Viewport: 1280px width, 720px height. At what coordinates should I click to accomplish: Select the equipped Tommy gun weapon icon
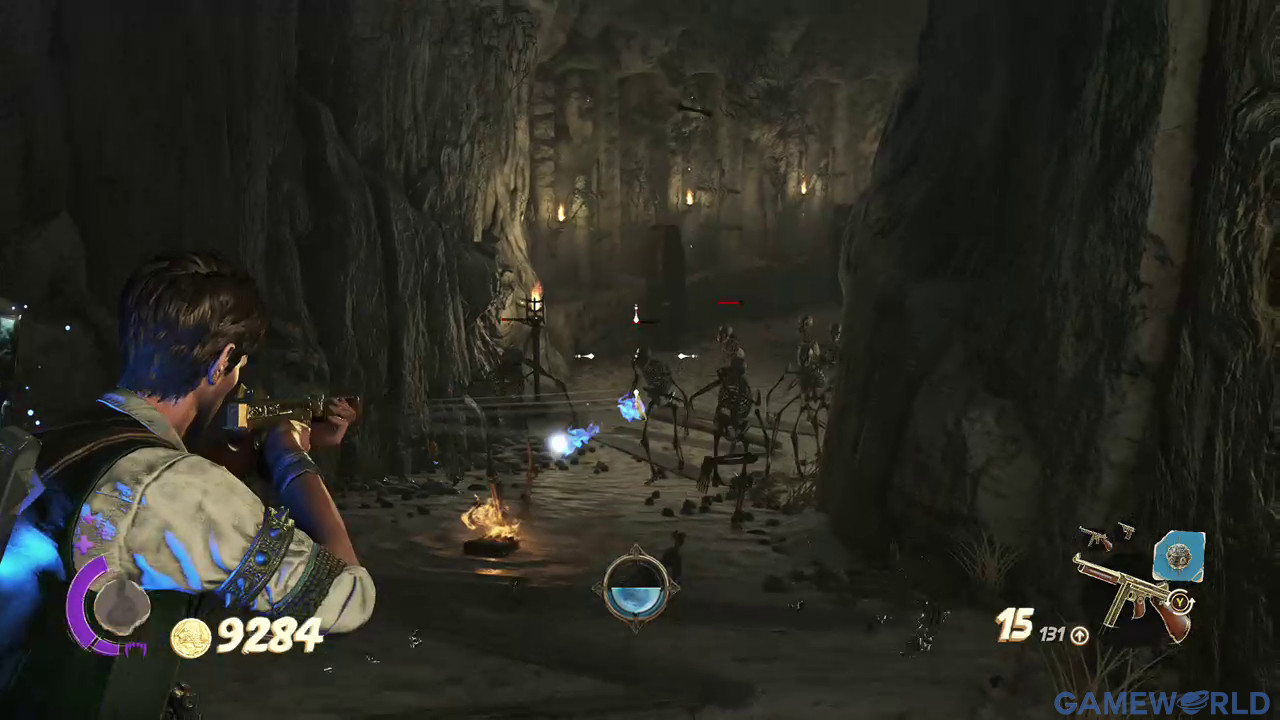pos(1130,598)
